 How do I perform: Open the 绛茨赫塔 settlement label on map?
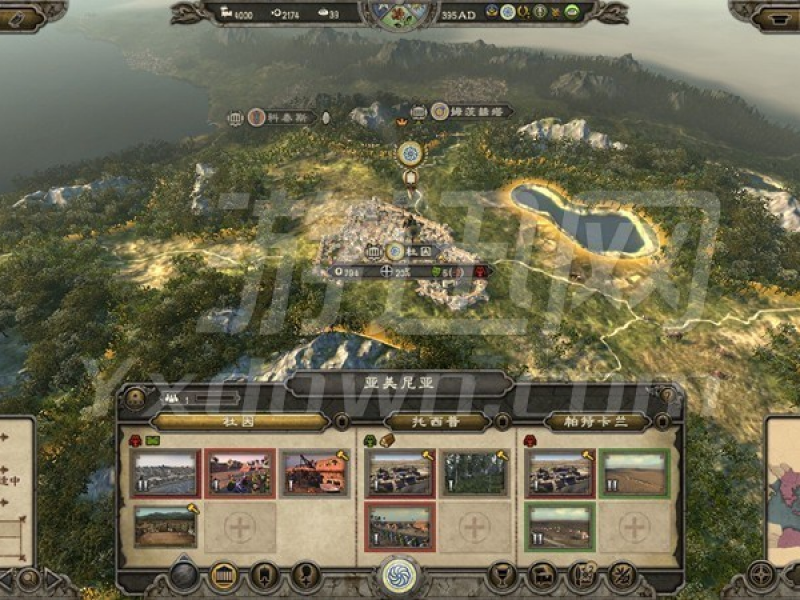click(x=470, y=112)
